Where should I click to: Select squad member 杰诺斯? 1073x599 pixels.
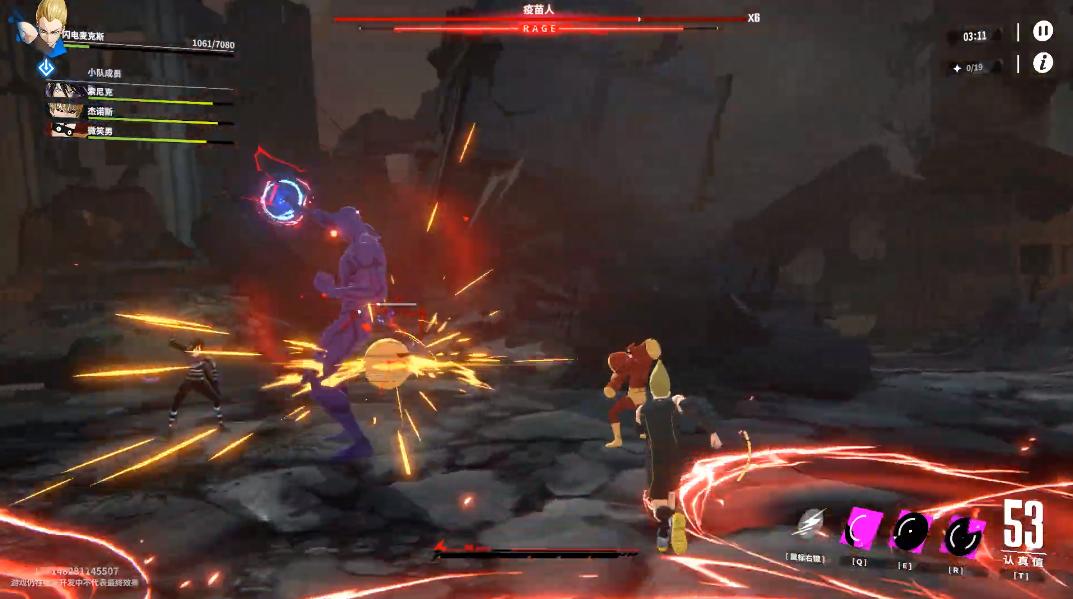click(64, 112)
